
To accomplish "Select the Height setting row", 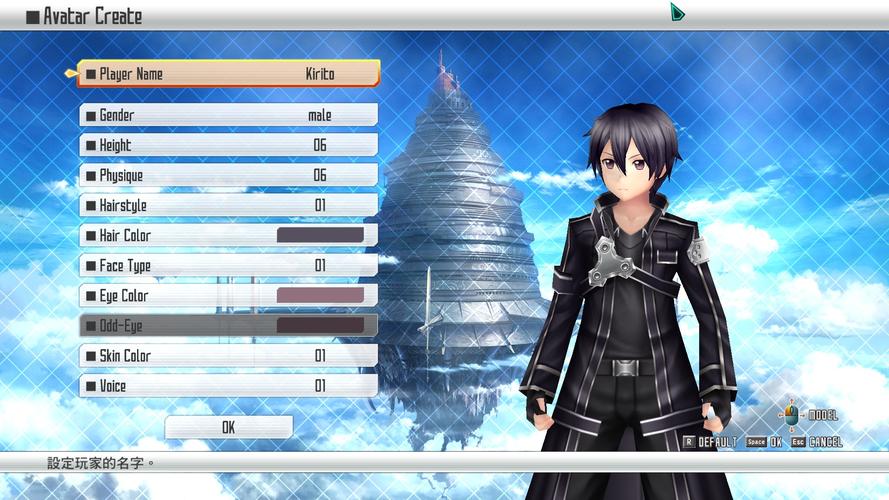I will point(229,145).
